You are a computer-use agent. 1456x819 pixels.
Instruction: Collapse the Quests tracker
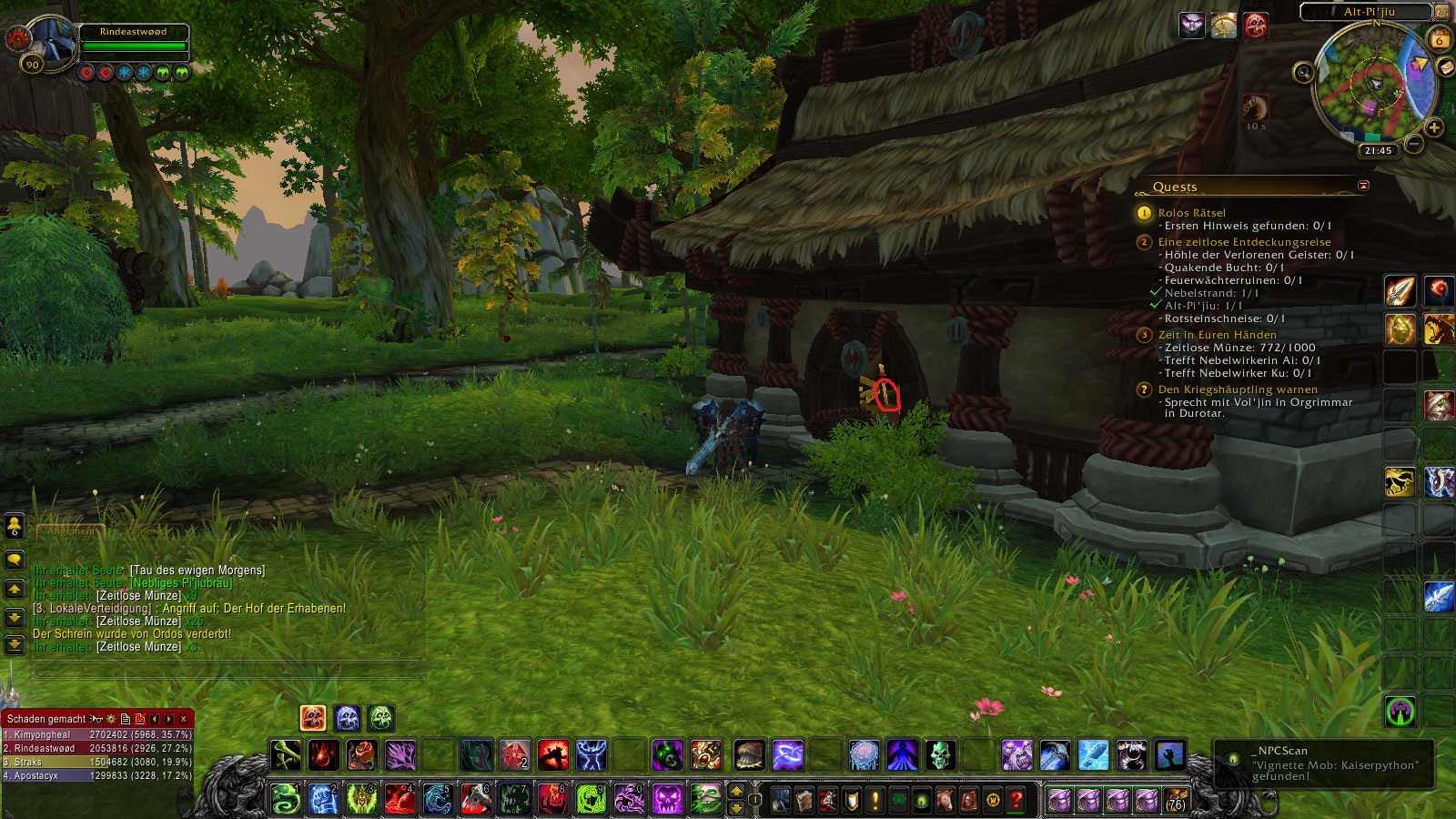pos(1363,186)
